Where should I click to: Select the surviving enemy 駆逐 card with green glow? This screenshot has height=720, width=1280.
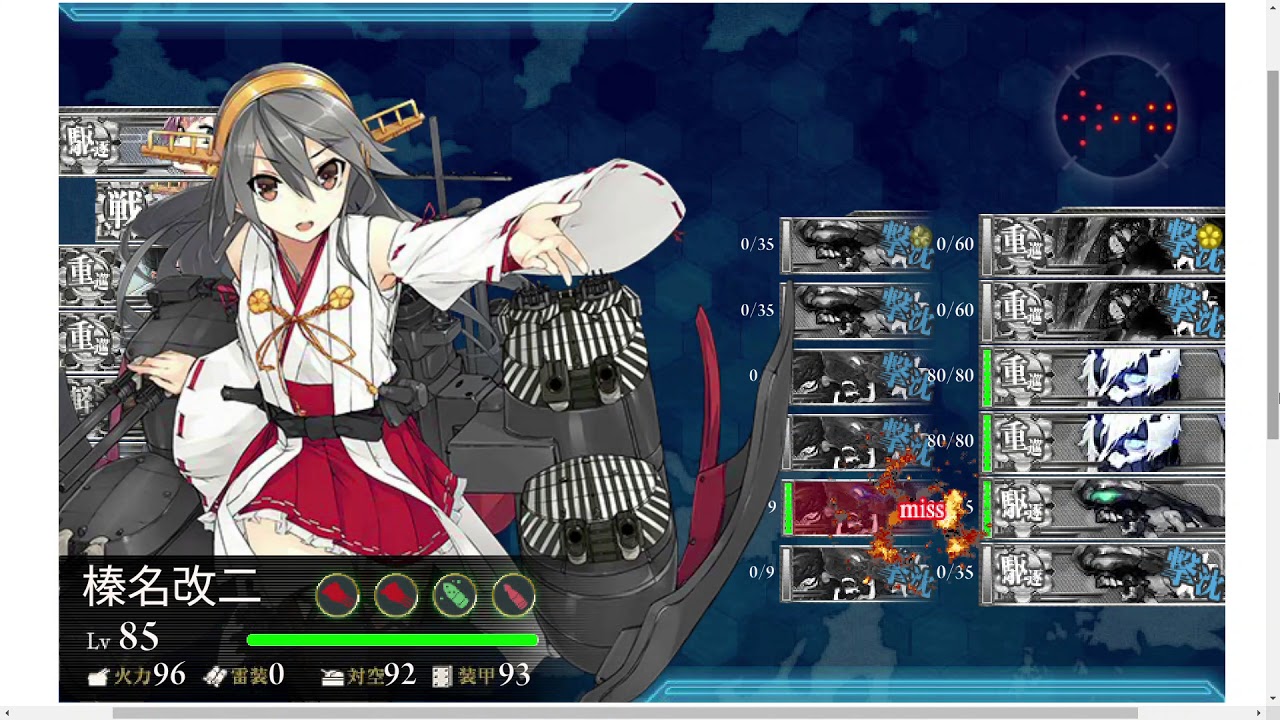[x=1103, y=508]
